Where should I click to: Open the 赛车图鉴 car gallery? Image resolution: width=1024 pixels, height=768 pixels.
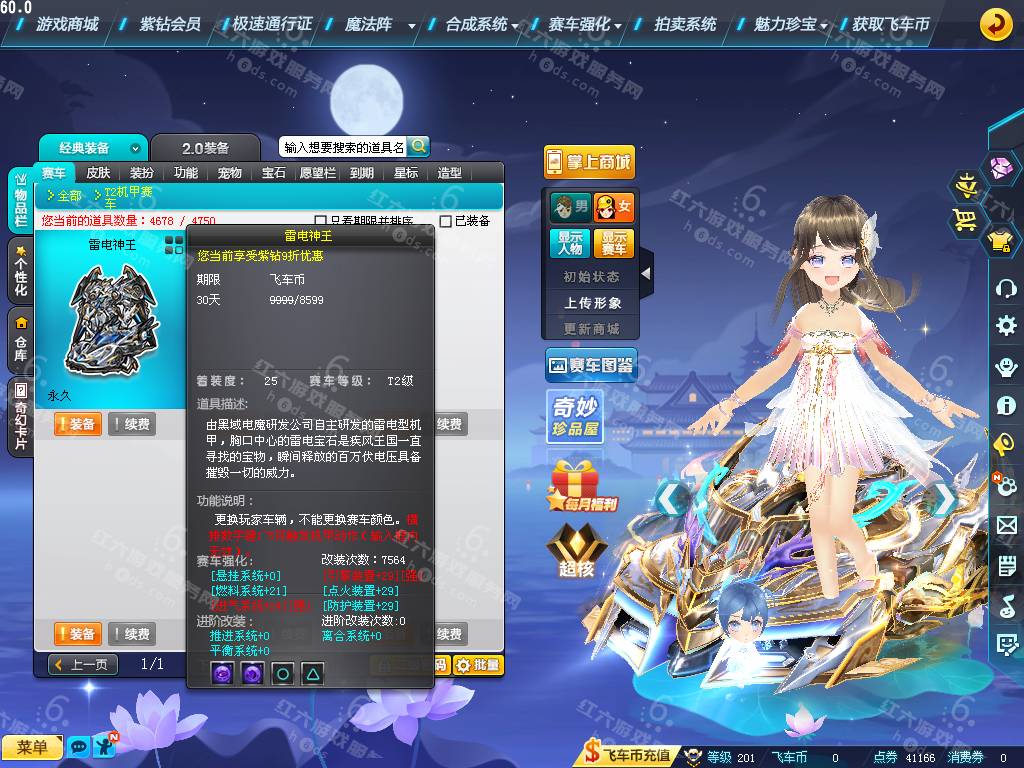590,366
